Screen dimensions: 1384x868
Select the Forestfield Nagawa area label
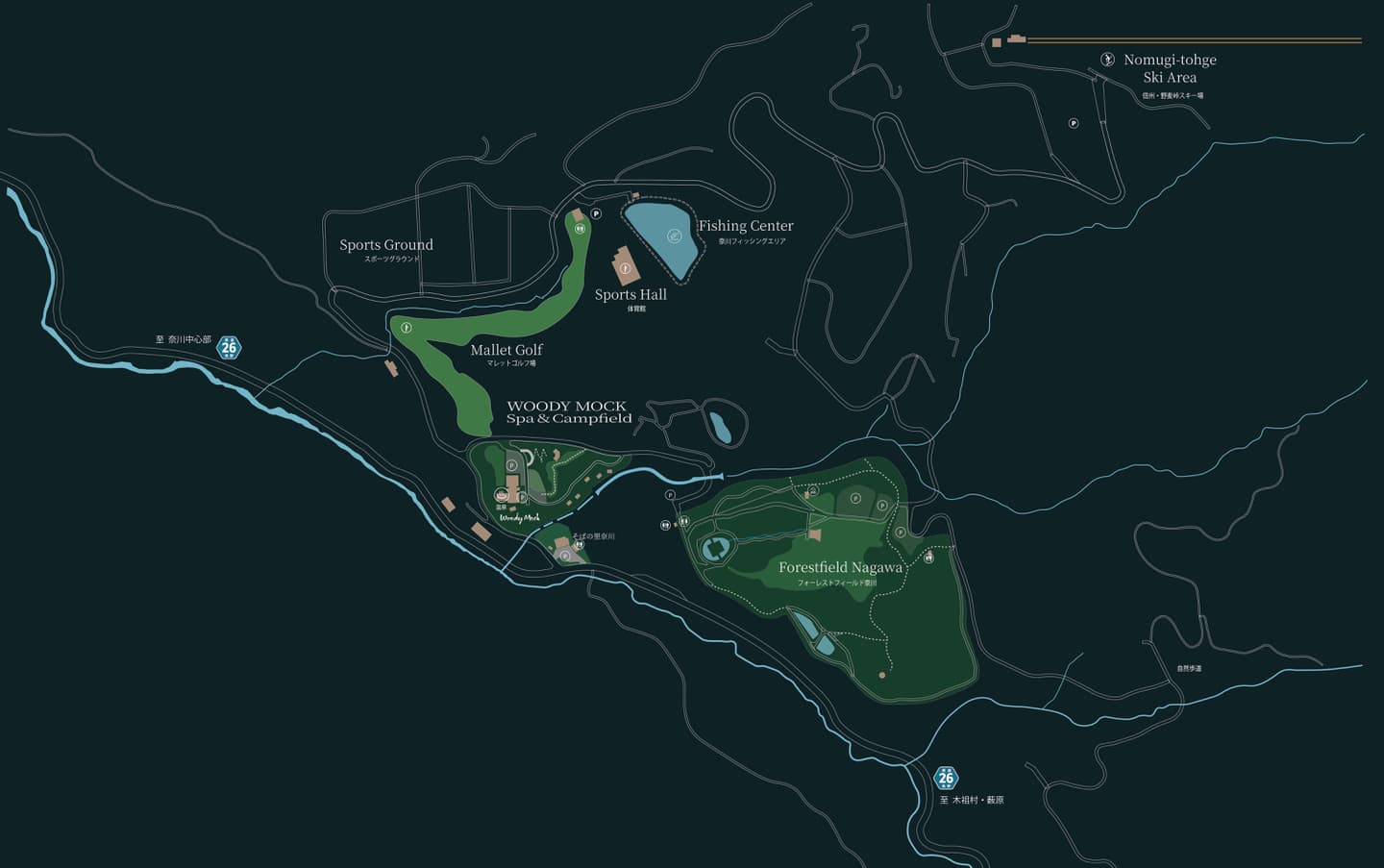click(x=840, y=567)
